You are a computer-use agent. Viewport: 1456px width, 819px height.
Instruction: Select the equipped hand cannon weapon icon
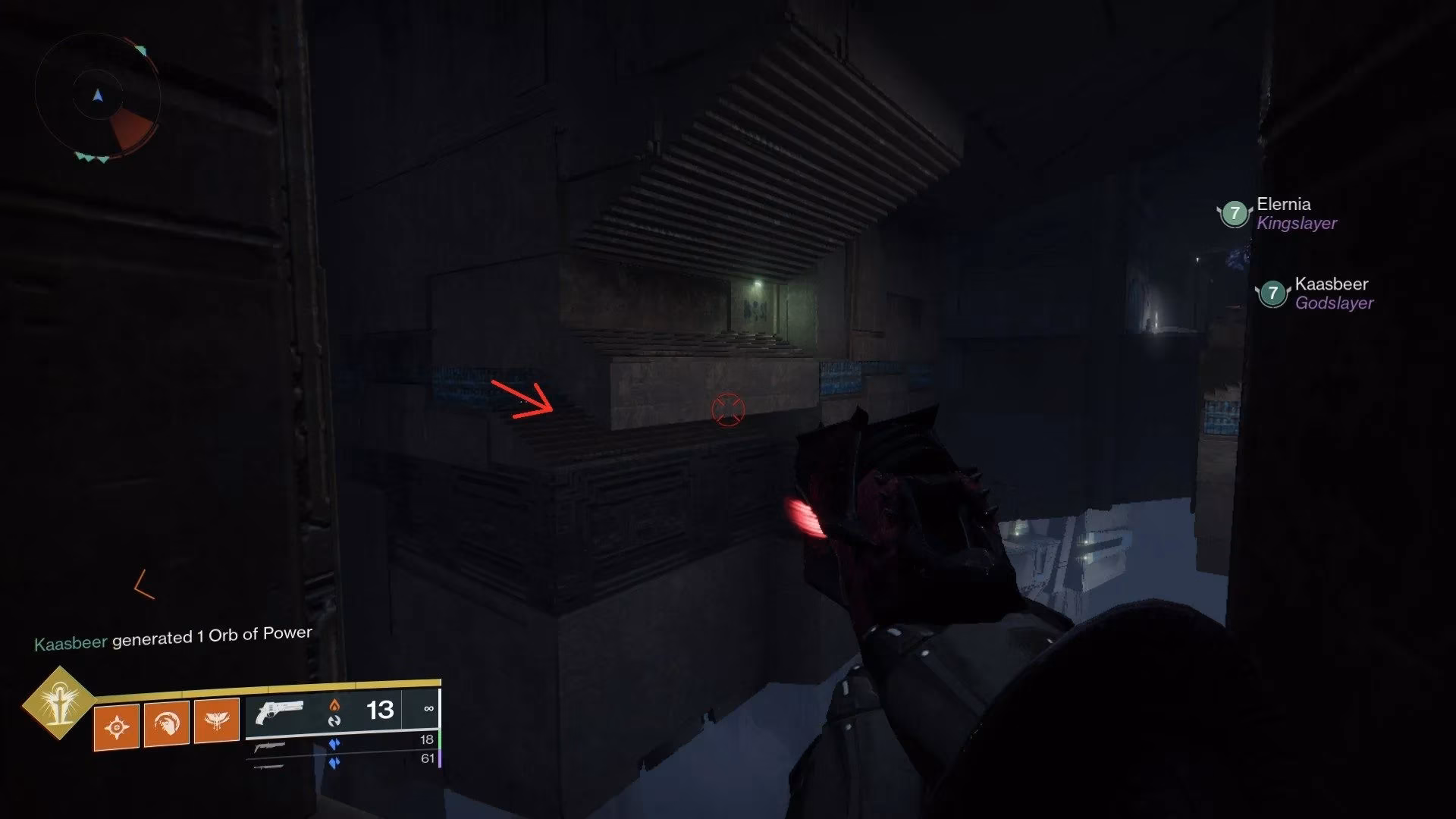tap(279, 711)
